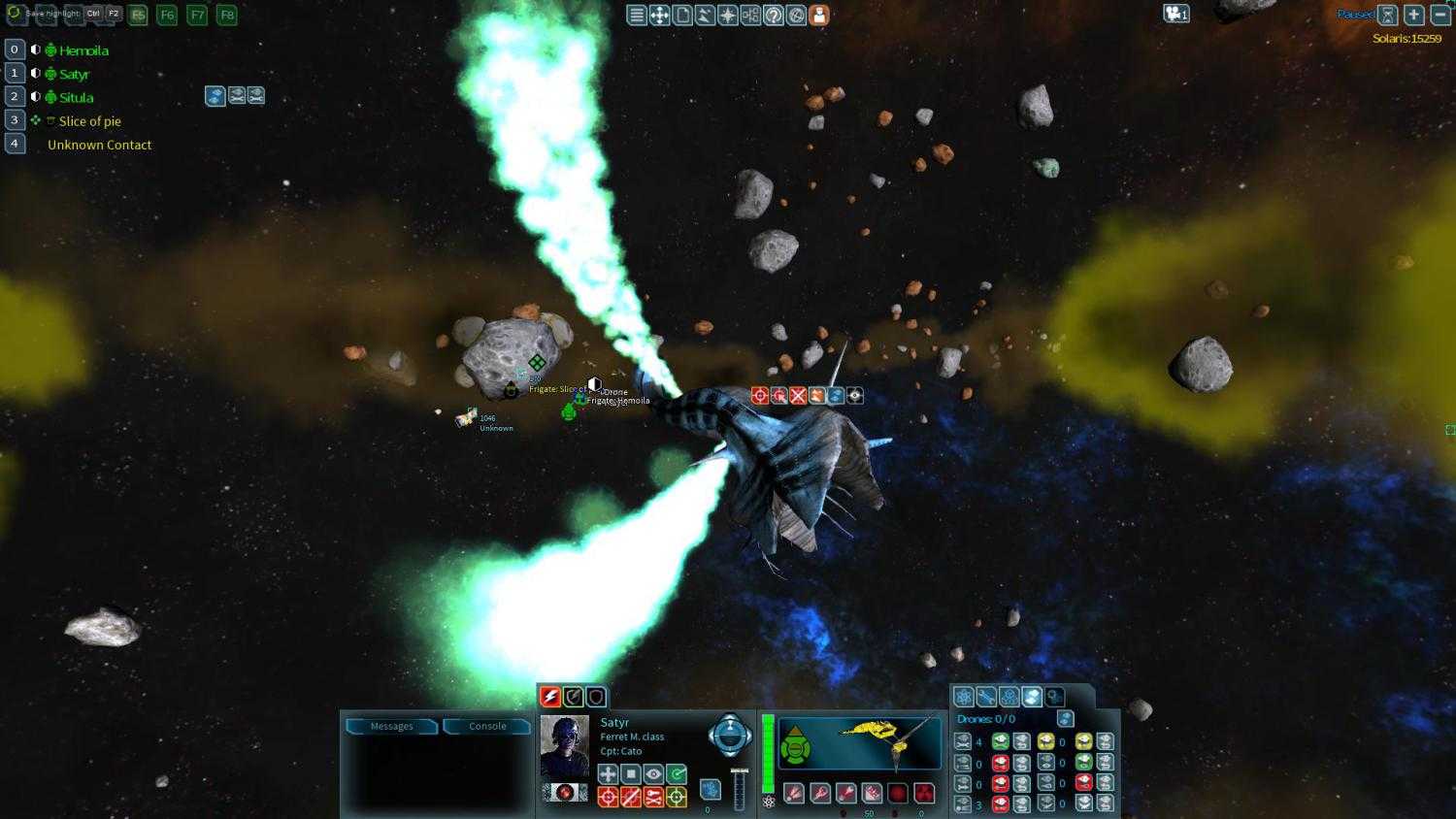Viewport: 1456px width, 819px height.
Task: Expand the Unknown Contact entry in the contacts list
Action: coord(99,144)
